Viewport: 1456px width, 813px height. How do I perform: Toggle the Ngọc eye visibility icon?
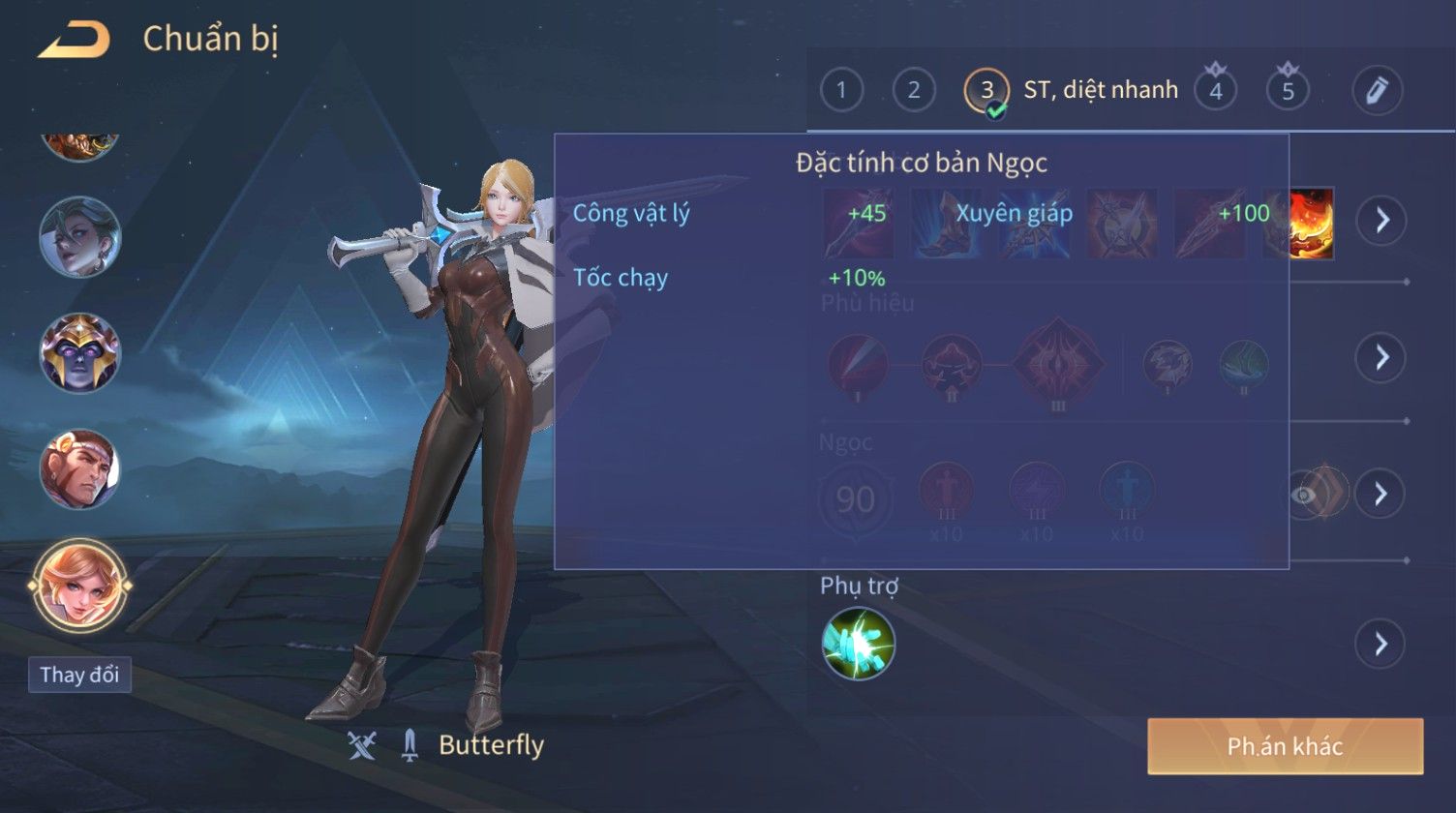1305,495
